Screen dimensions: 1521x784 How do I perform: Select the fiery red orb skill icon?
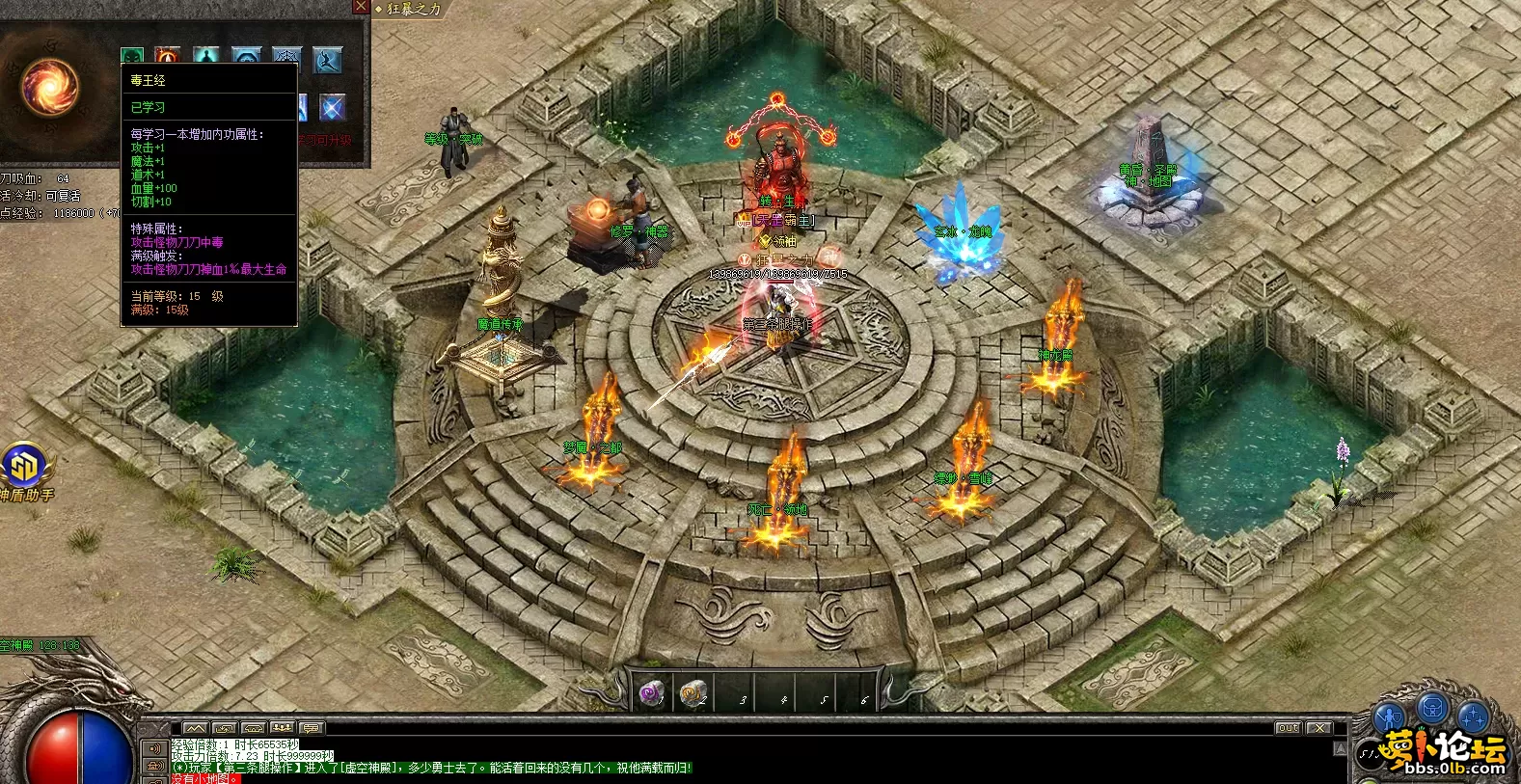point(168,58)
